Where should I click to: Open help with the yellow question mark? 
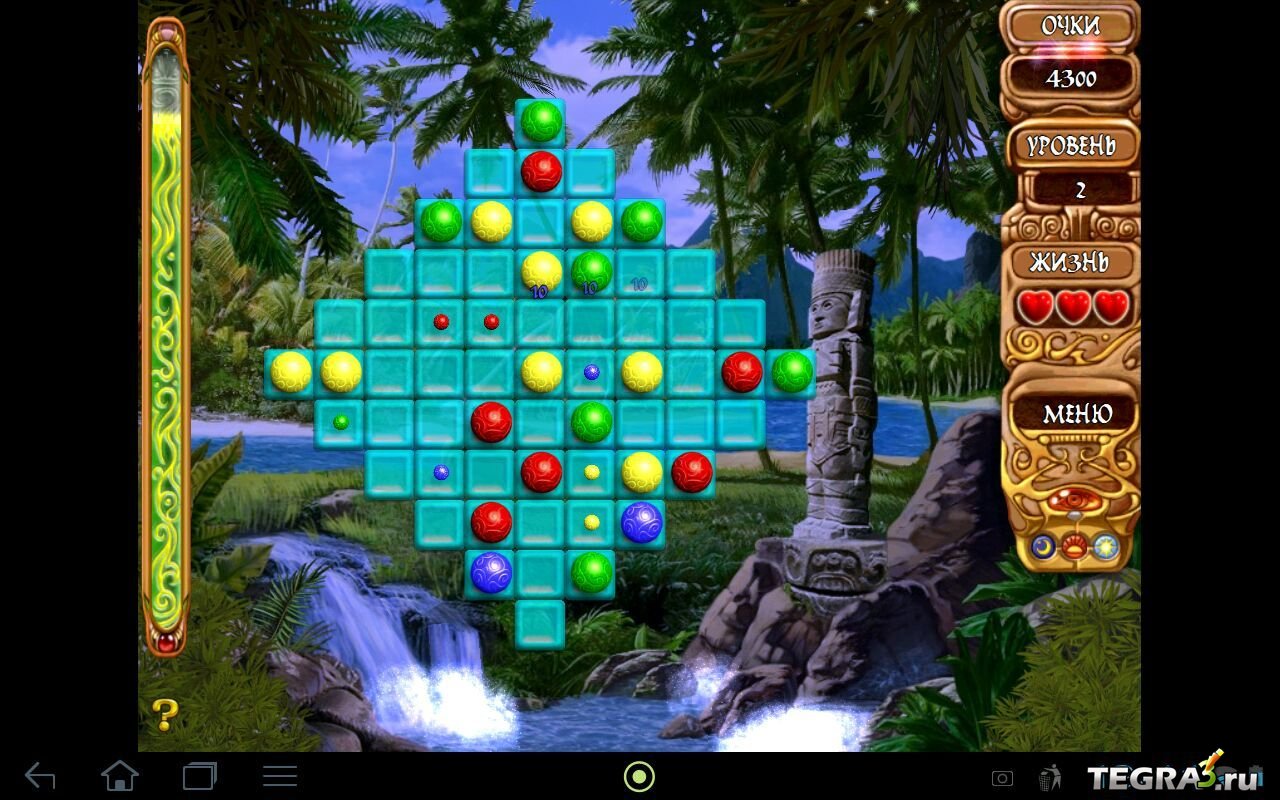[165, 714]
